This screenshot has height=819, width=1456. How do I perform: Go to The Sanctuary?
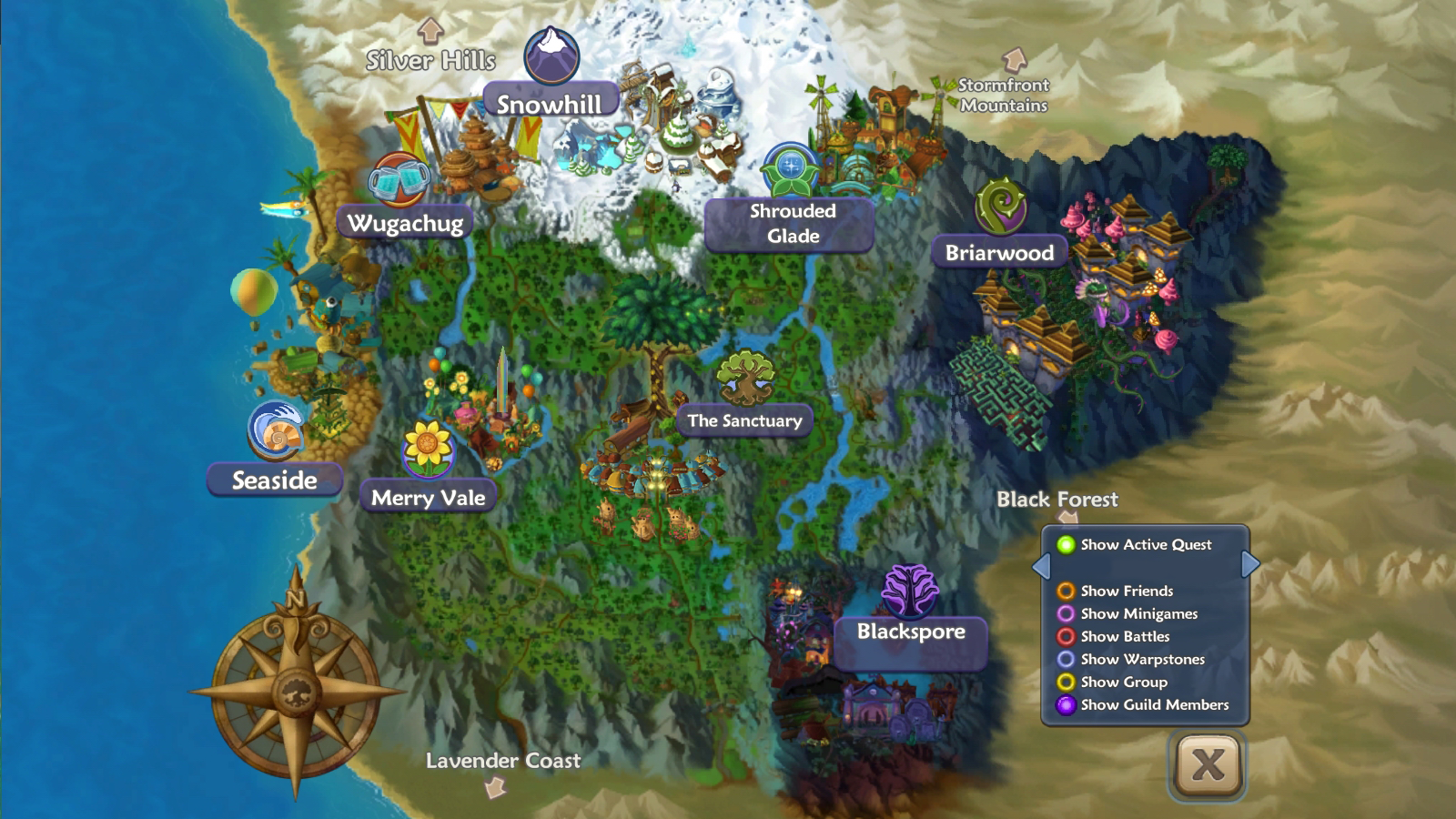[x=744, y=420]
